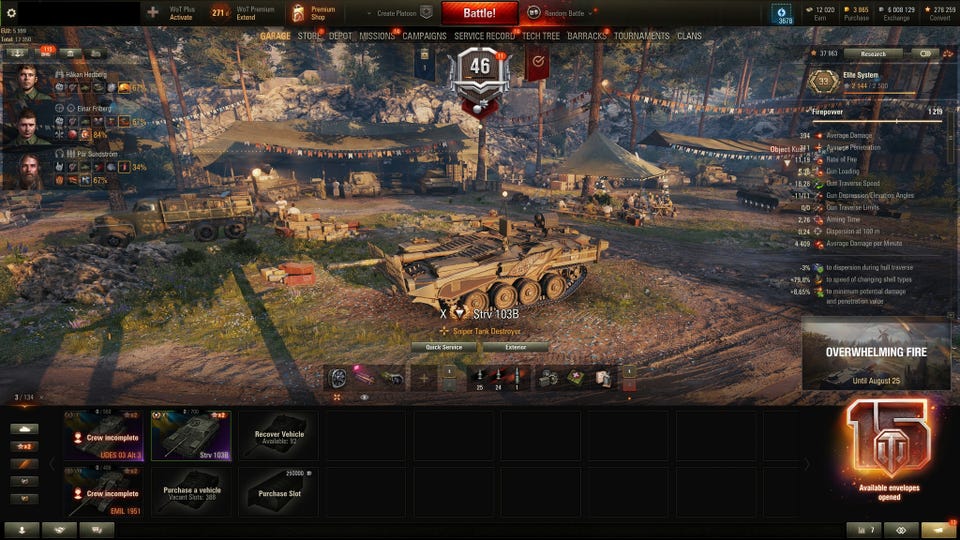Image resolution: width=960 pixels, height=540 pixels.
Task: Select the UDES 03 Alt 3 vehicle card
Action: (x=104, y=435)
